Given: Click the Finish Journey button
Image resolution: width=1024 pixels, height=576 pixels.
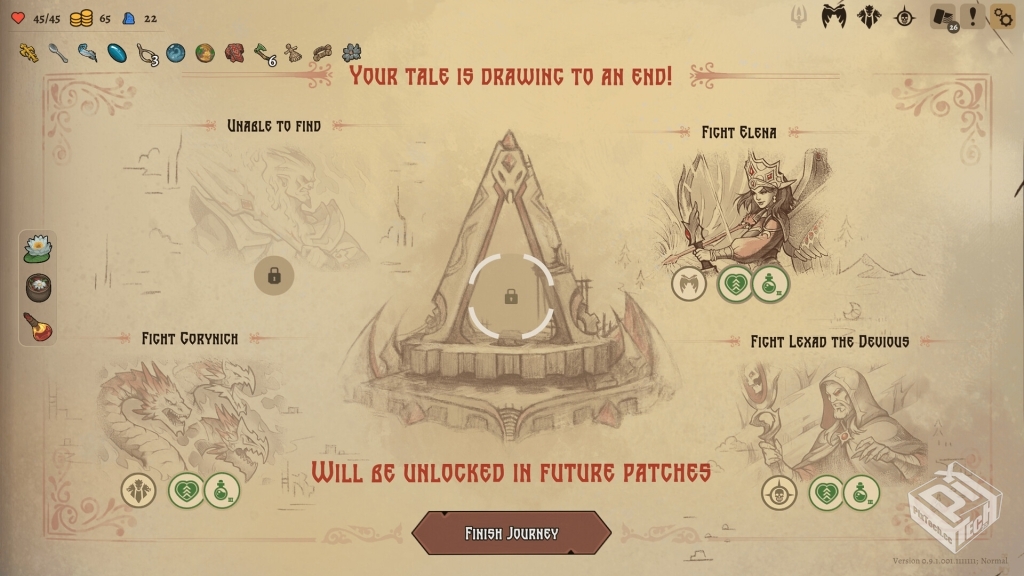Looking at the screenshot, I should [511, 533].
